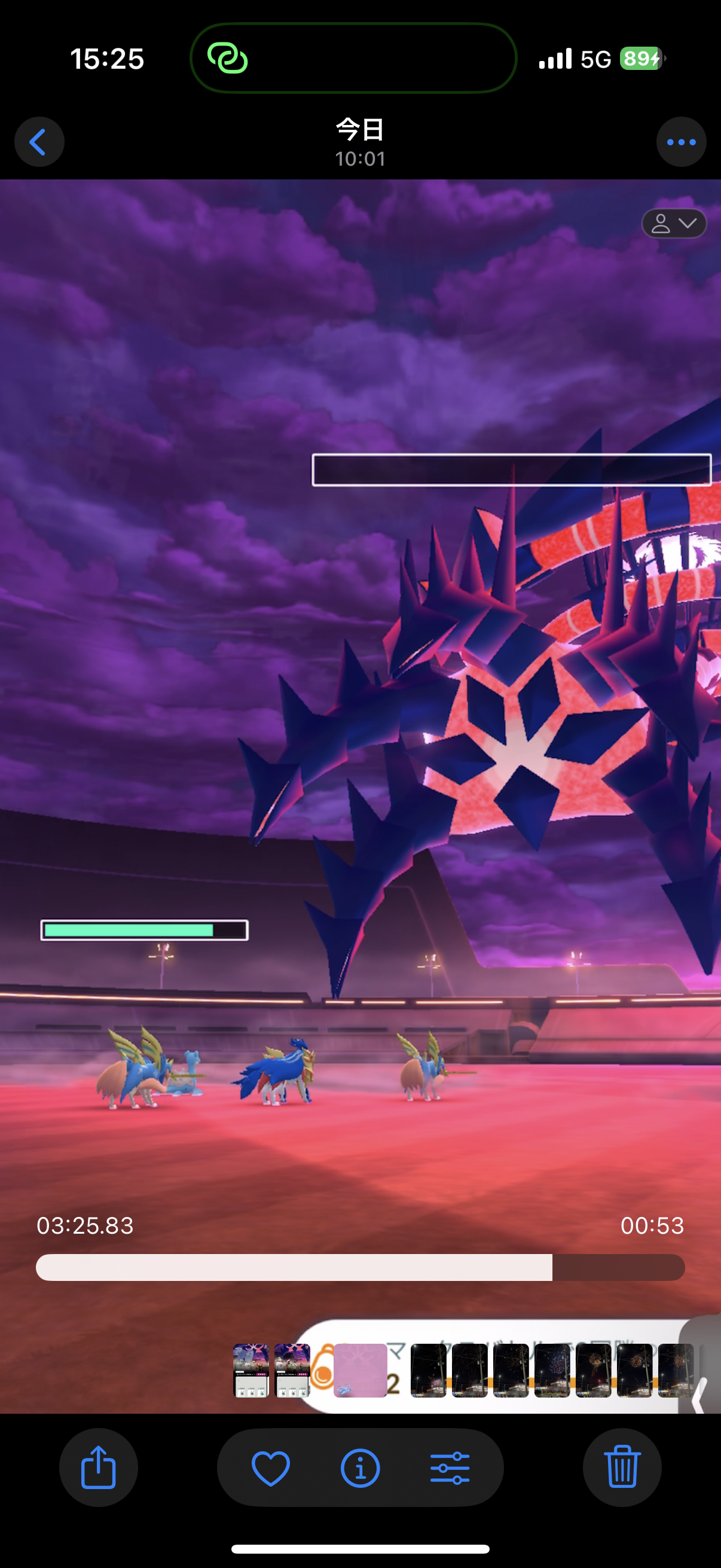Viewport: 721px width, 1568px height.
Task: Go back using the blue arrow button
Action: tap(39, 142)
